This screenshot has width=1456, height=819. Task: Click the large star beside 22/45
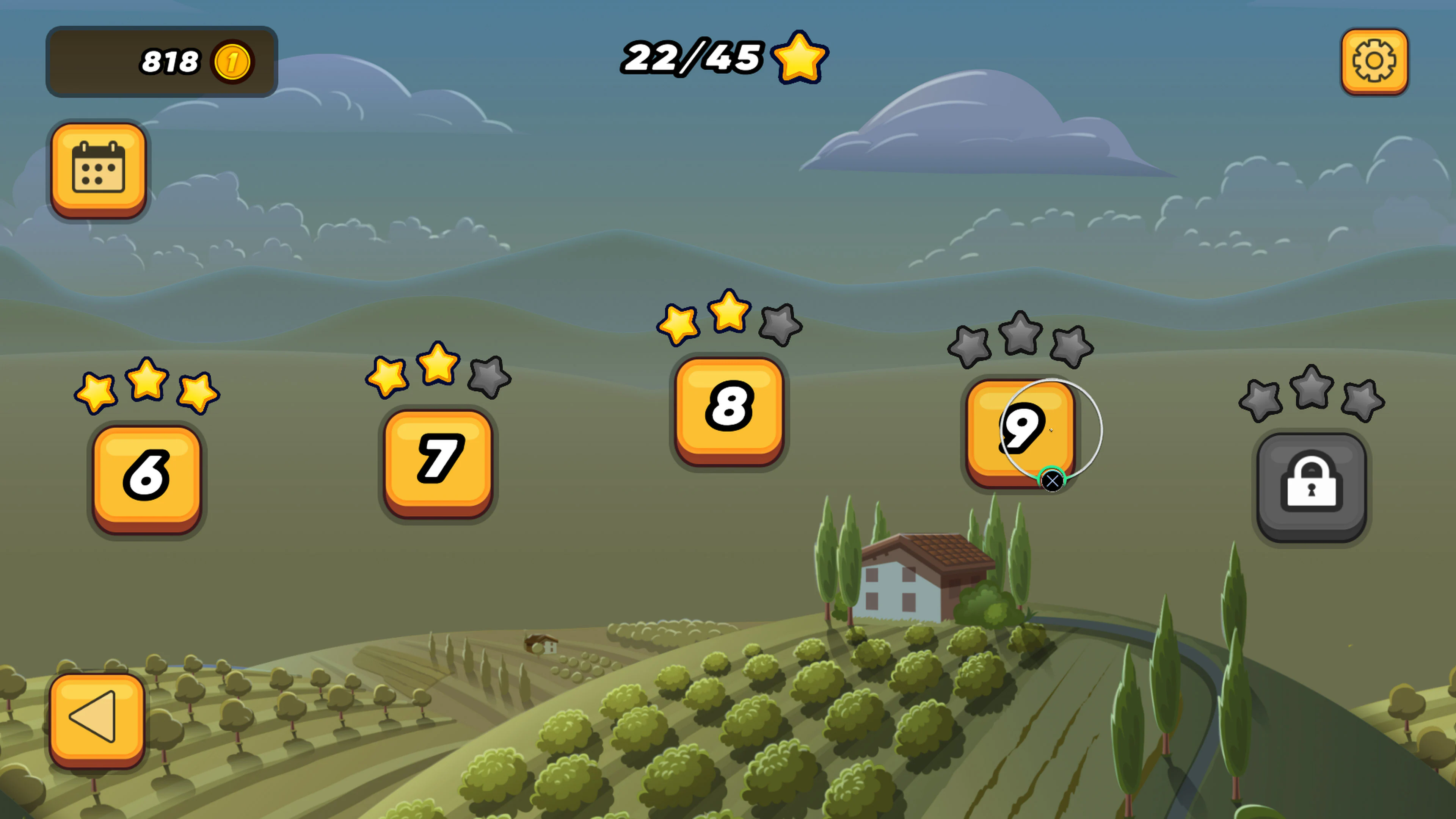800,56
